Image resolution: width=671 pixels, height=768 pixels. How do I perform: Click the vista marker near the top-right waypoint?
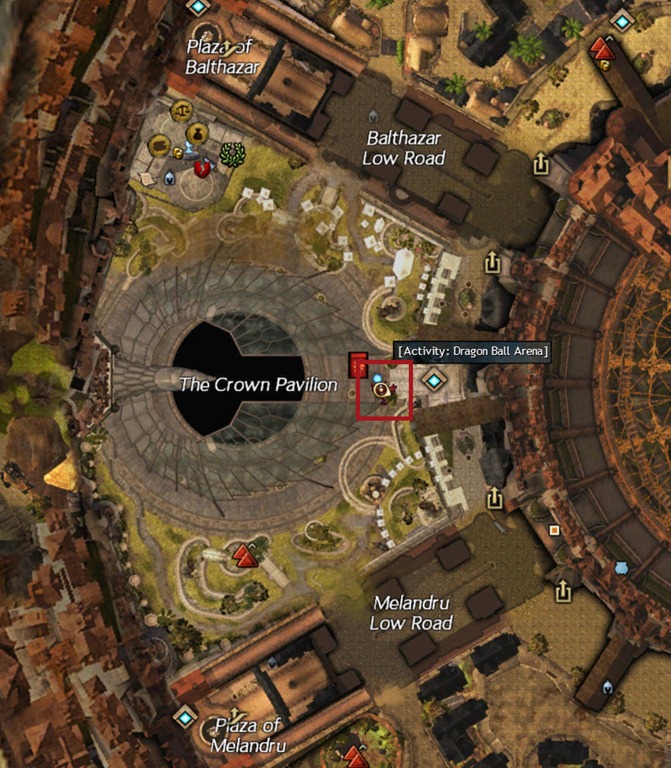(x=600, y=48)
